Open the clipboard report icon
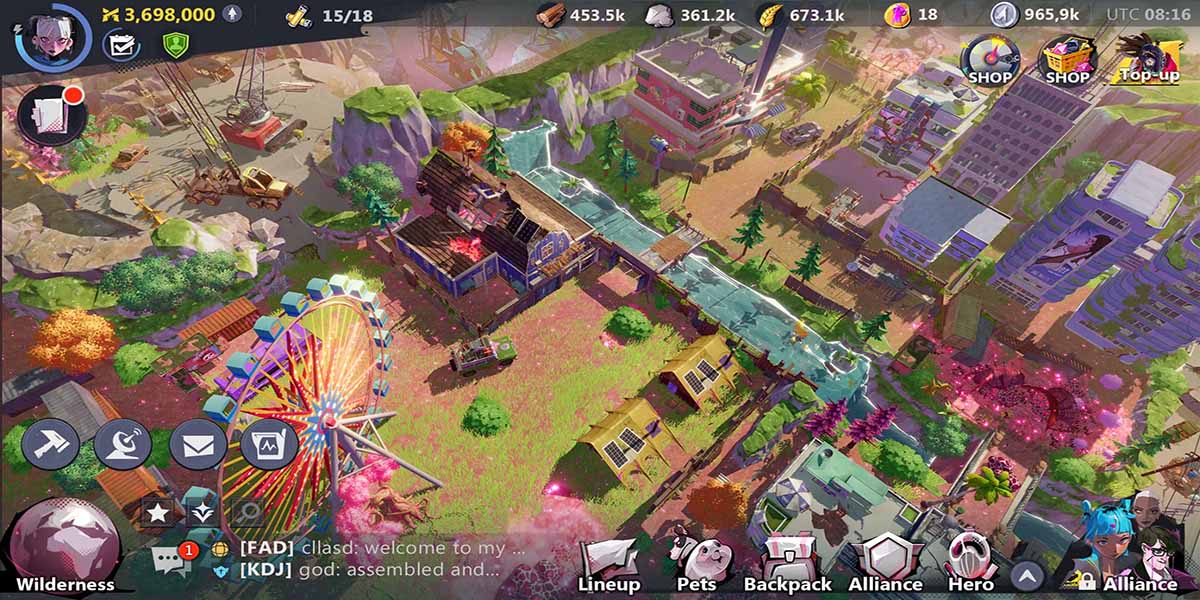1200x600 pixels. (x=269, y=444)
